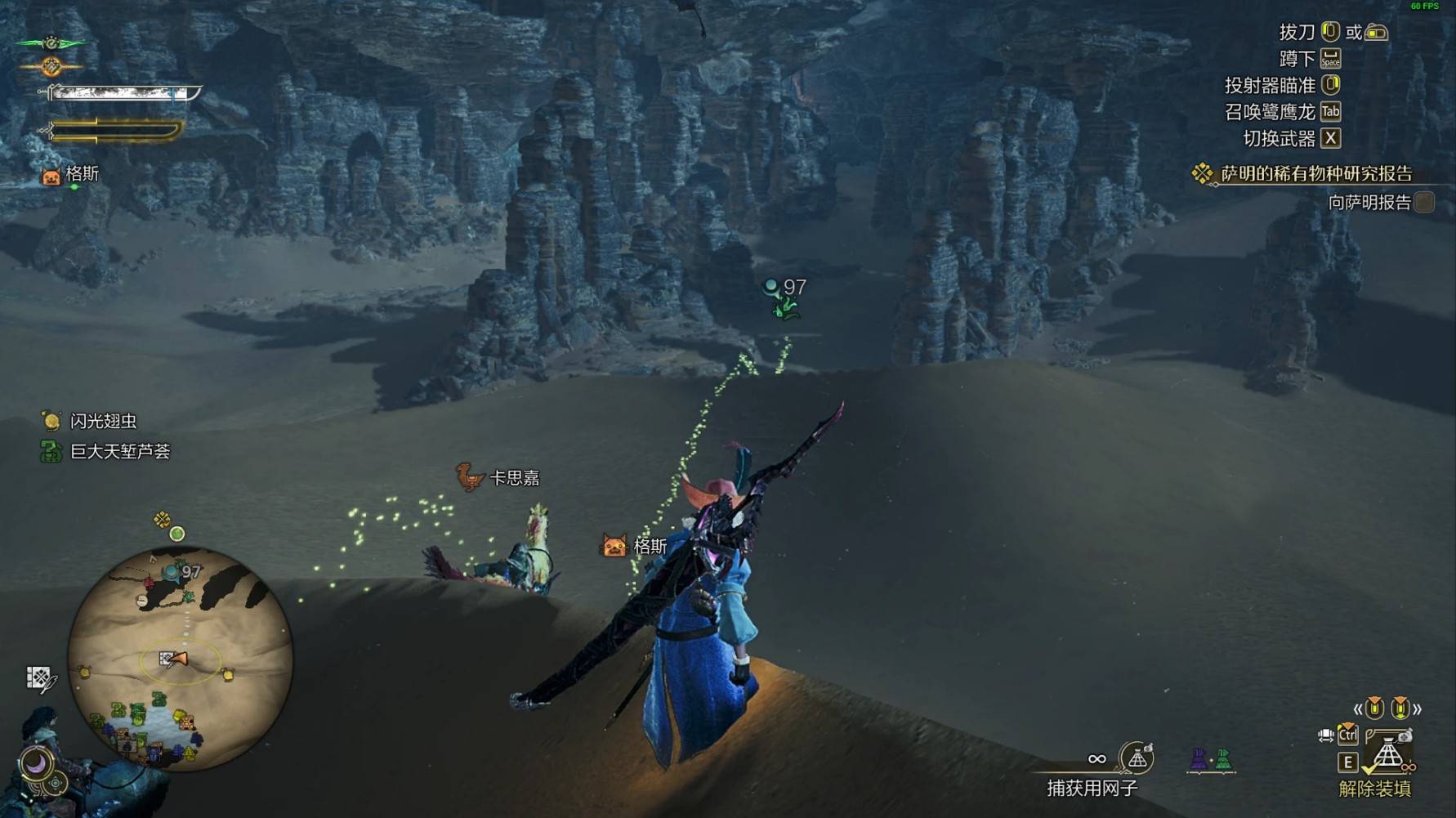Click the yellow quest marker above the minimap

pos(162,519)
